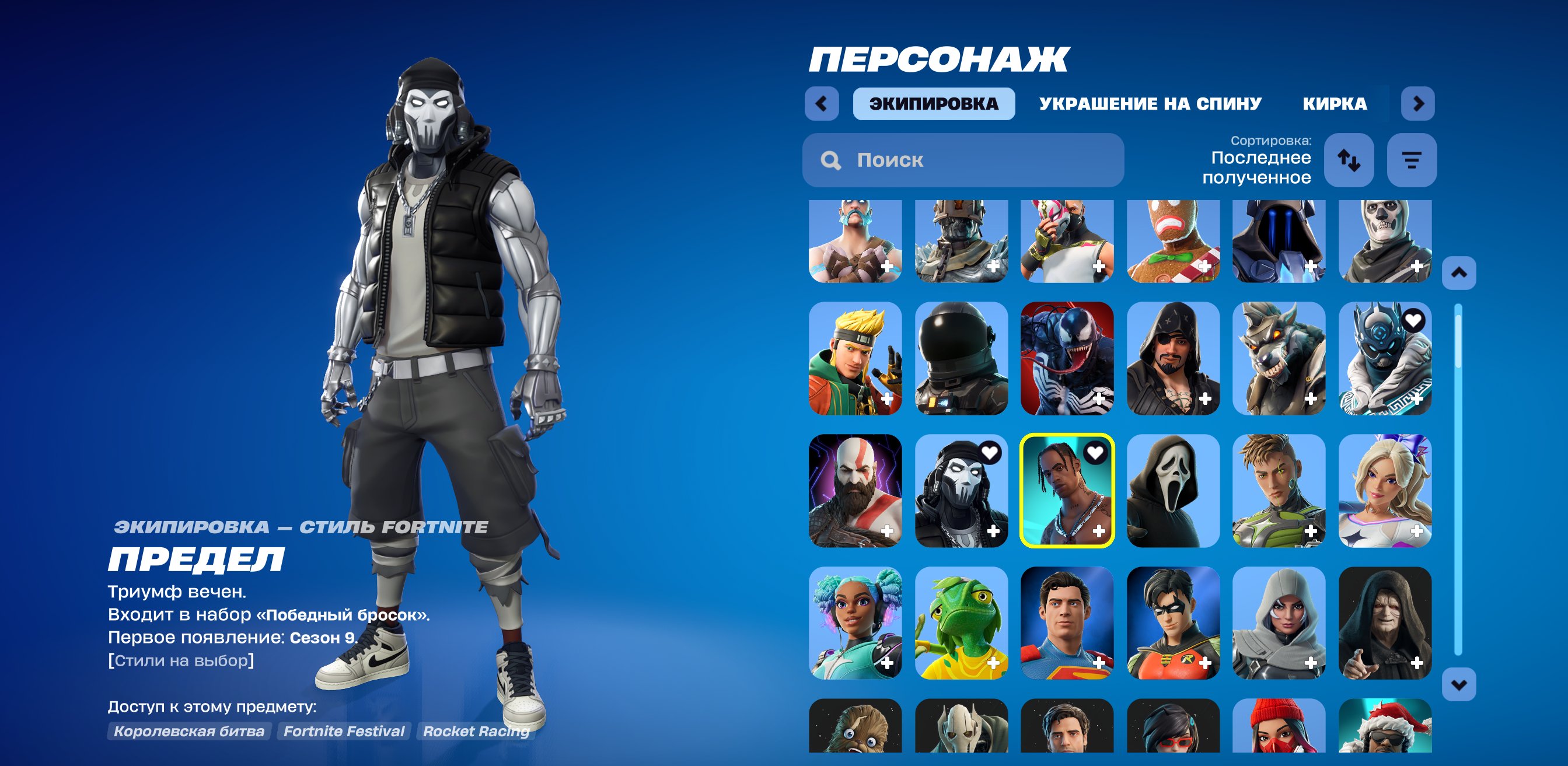The height and width of the screenshot is (766, 1568).
Task: Click the left arrow before ЭКИПИРОВКА
Action: (821, 103)
